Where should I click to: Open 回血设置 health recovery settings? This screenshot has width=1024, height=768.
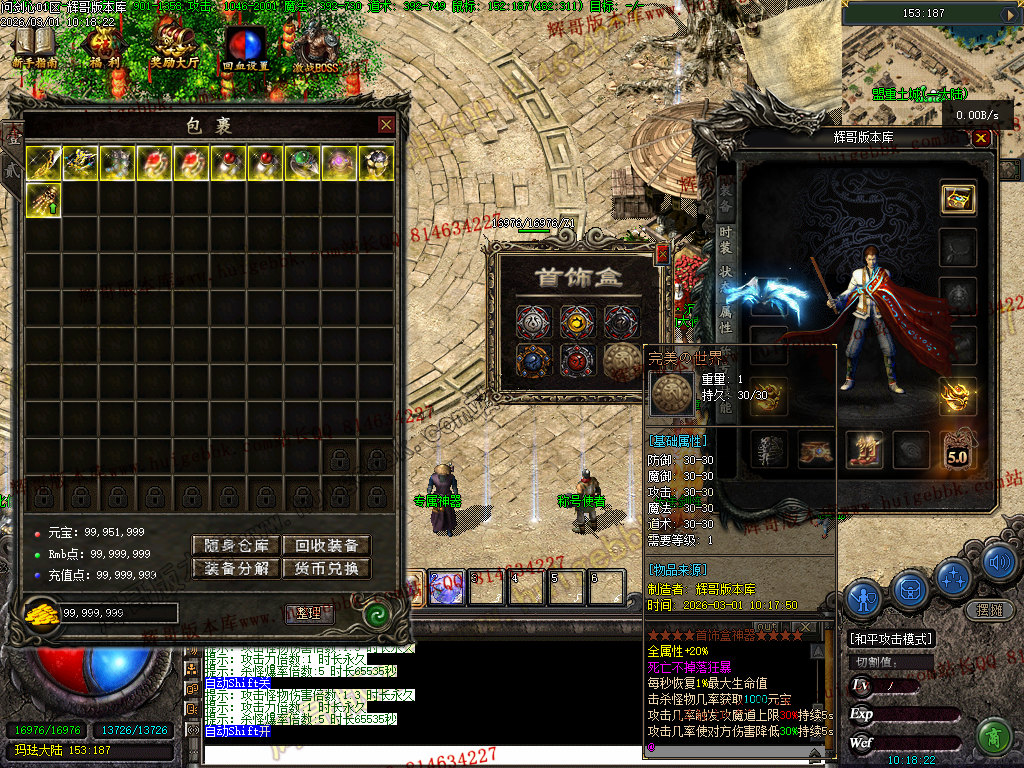(244, 48)
